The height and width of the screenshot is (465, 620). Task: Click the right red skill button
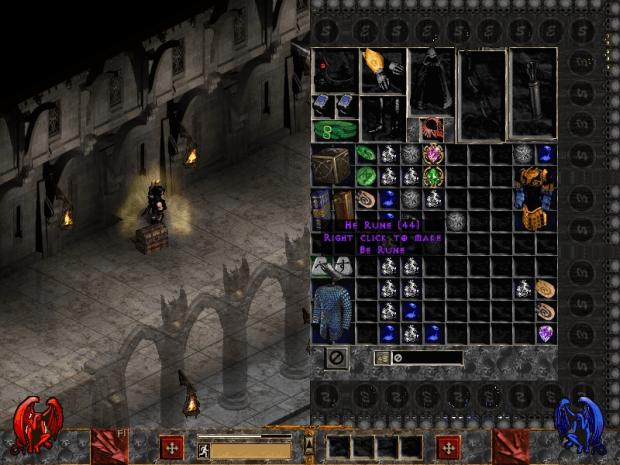(448, 446)
